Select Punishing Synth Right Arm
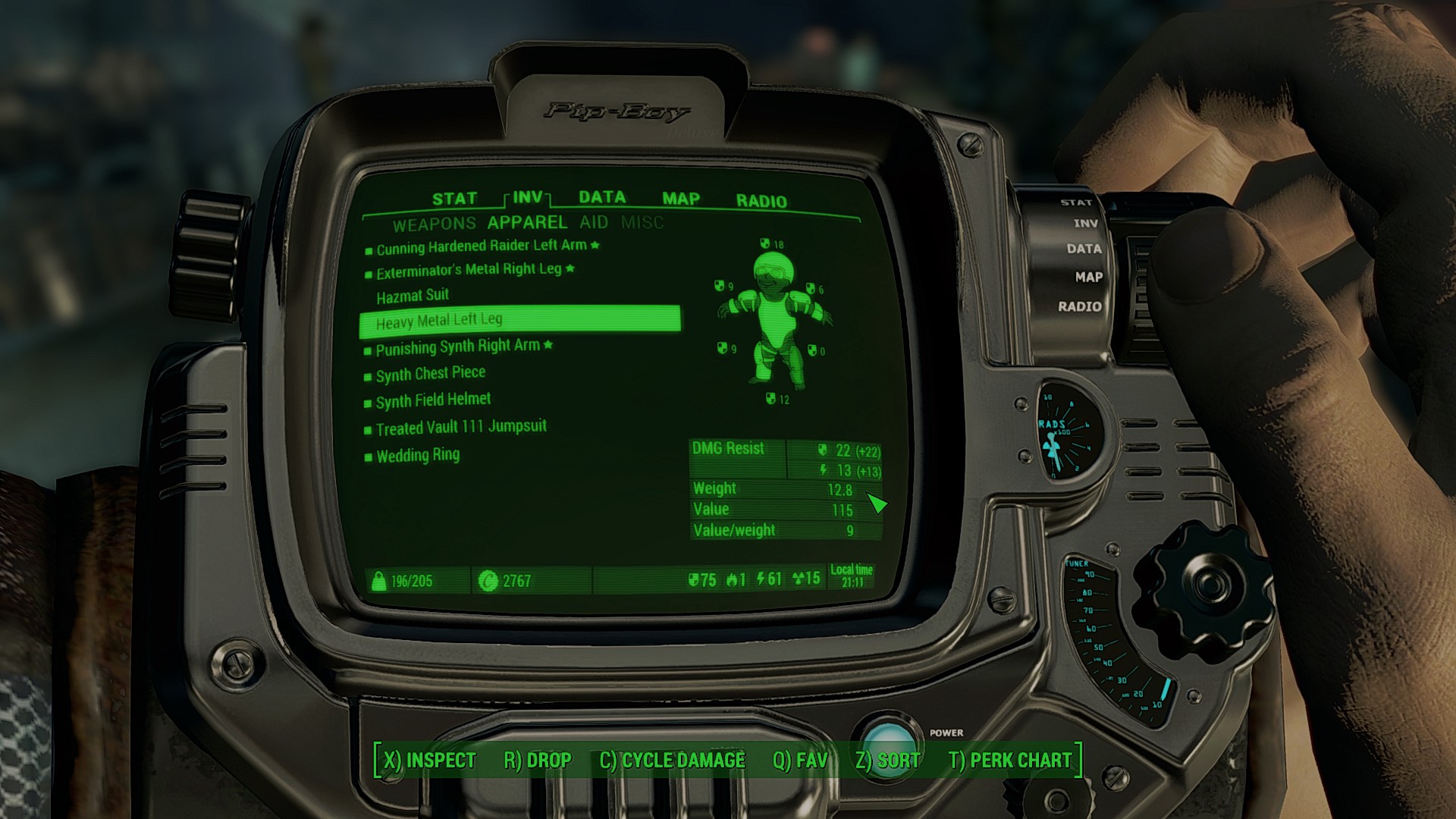The width and height of the screenshot is (1456, 819). tap(458, 347)
